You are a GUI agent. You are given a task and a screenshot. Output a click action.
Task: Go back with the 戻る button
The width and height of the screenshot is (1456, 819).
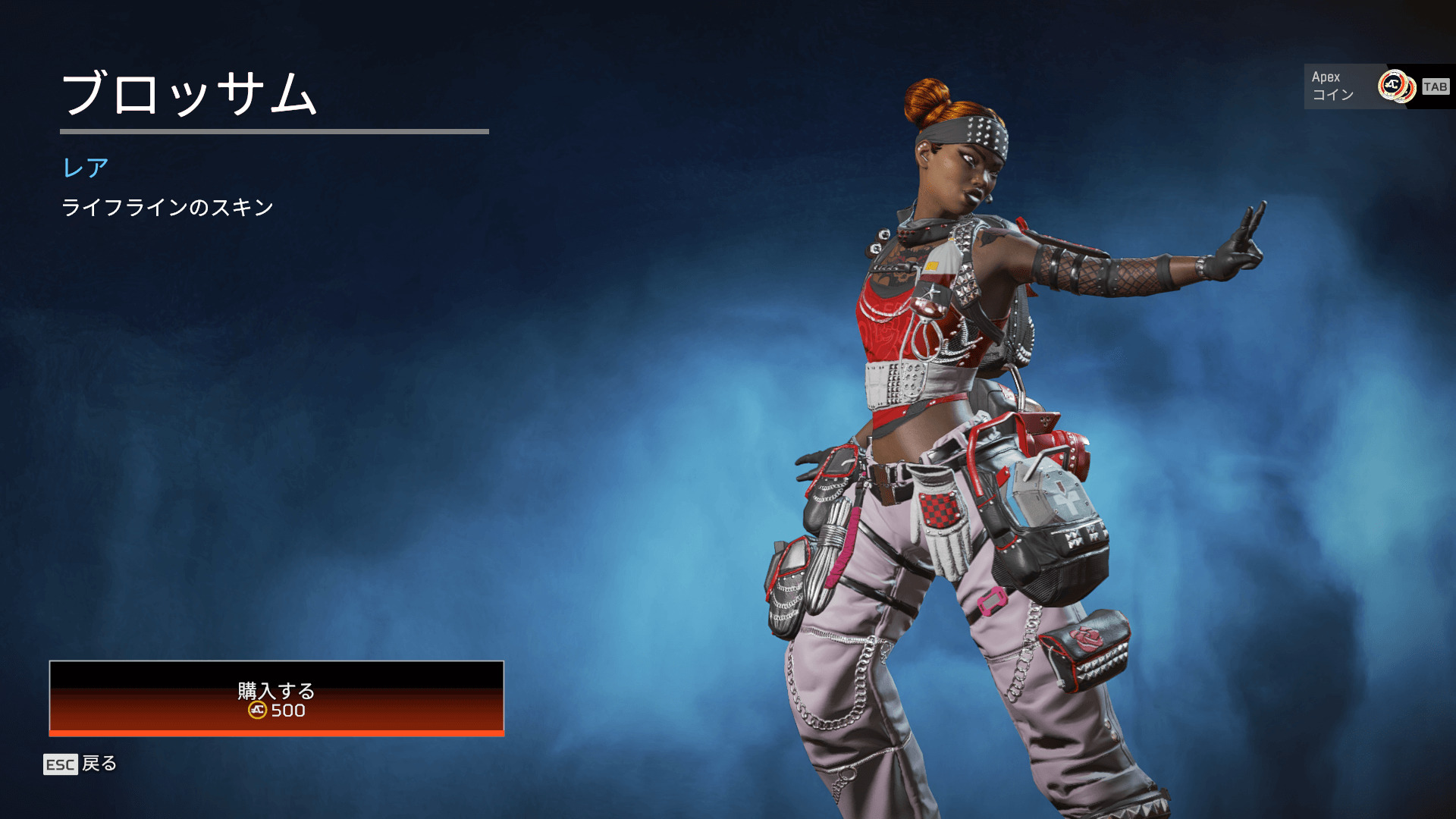80,764
